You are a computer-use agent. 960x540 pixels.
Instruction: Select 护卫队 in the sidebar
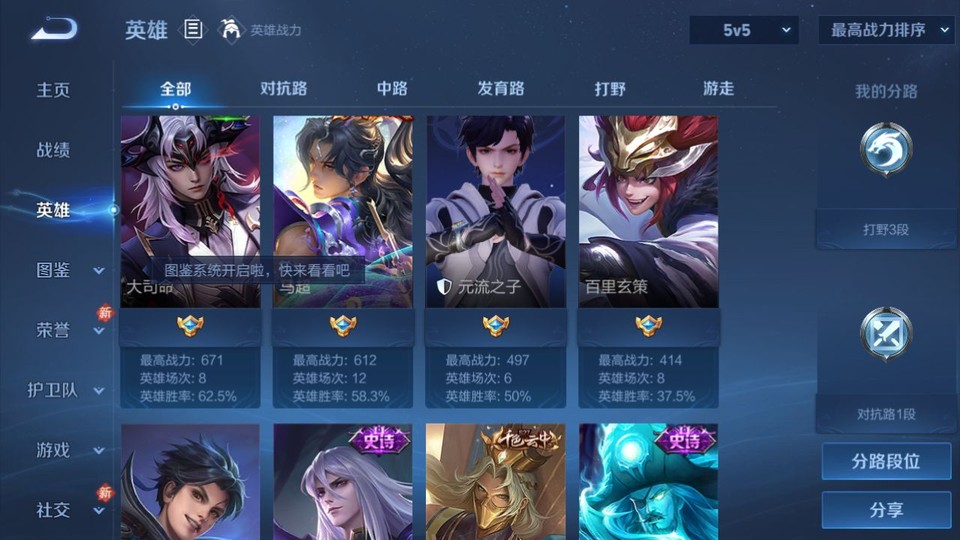coord(66,390)
